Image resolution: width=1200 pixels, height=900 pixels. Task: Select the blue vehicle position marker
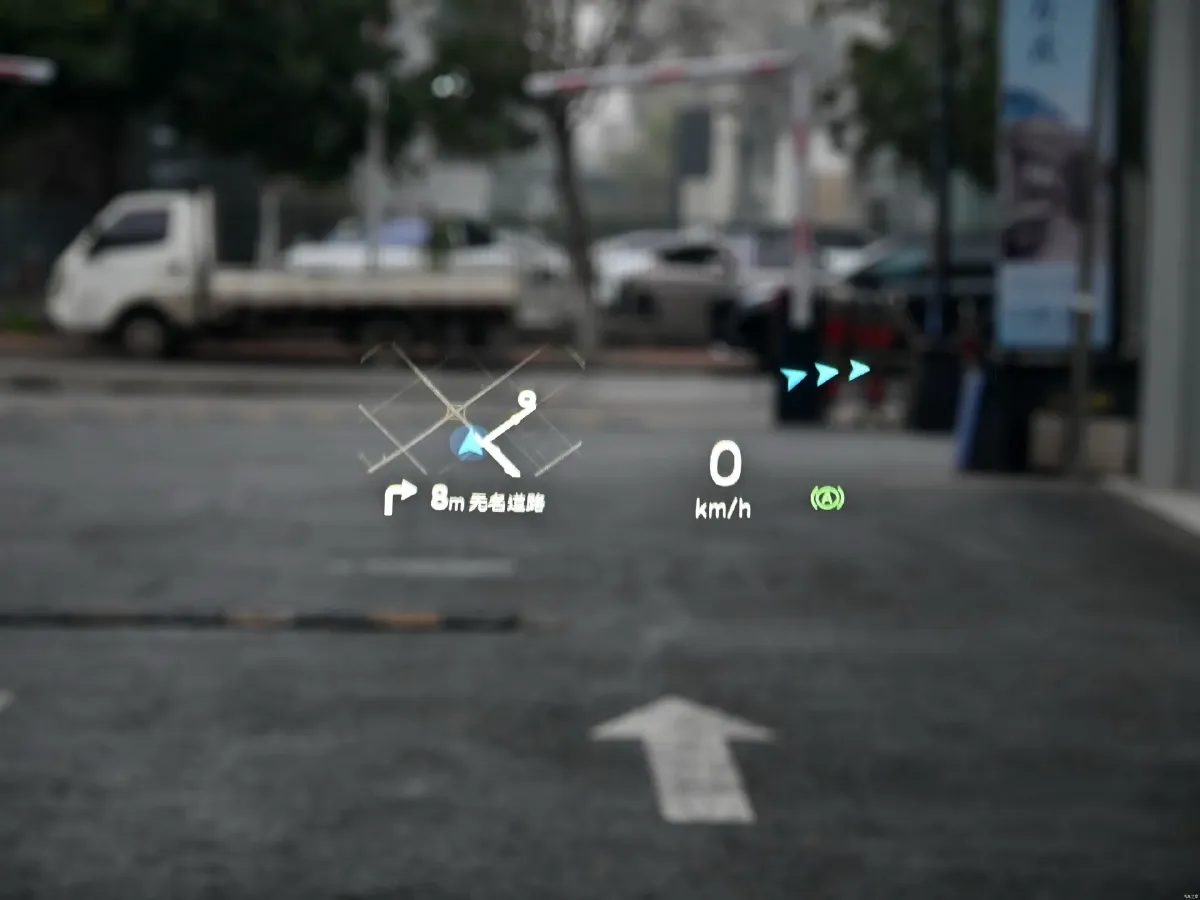pyautogui.click(x=469, y=442)
